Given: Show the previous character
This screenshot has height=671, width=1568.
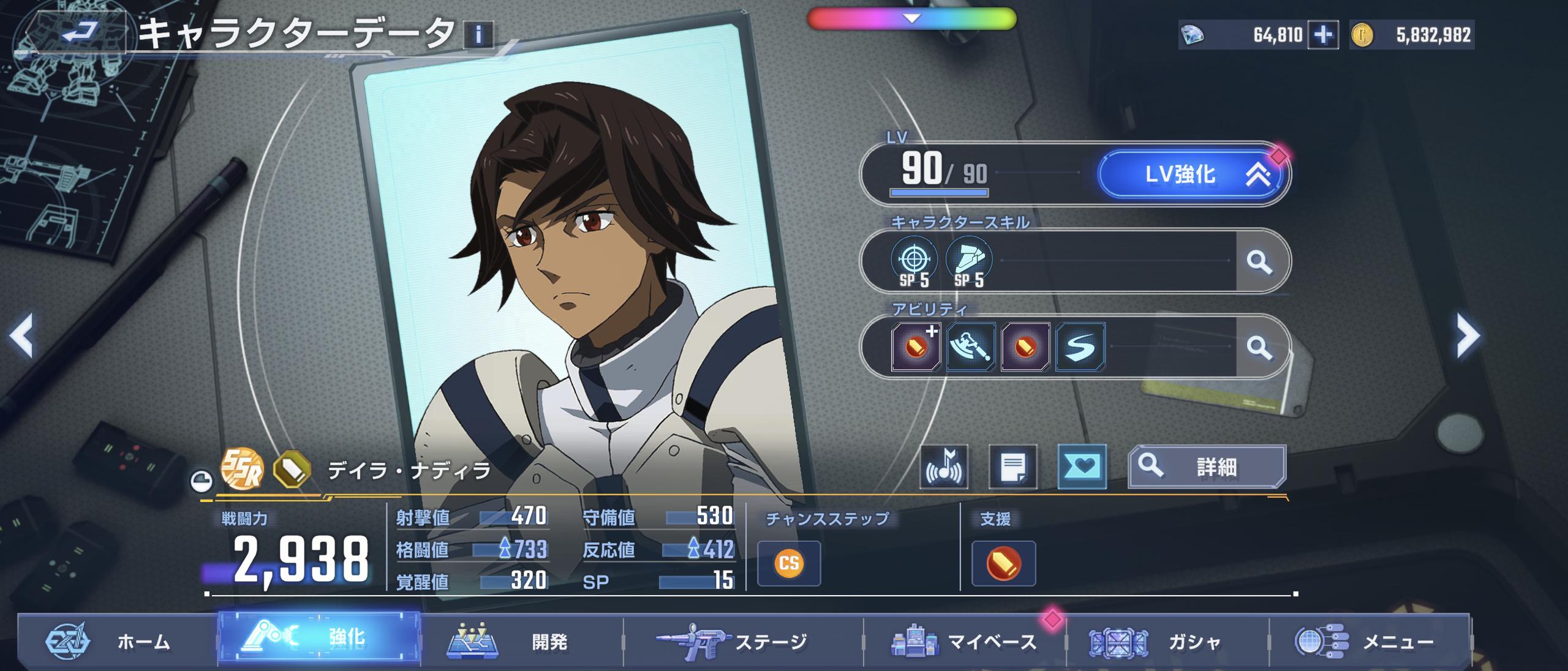Looking at the screenshot, I should (22, 335).
